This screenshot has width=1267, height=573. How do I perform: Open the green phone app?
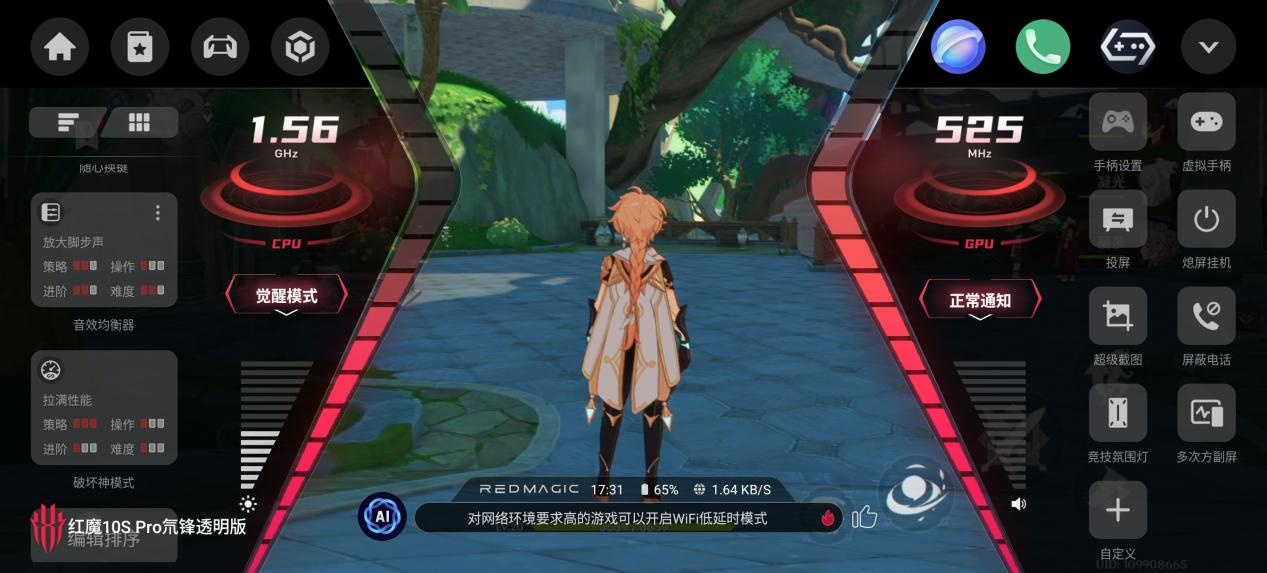pyautogui.click(x=1043, y=47)
